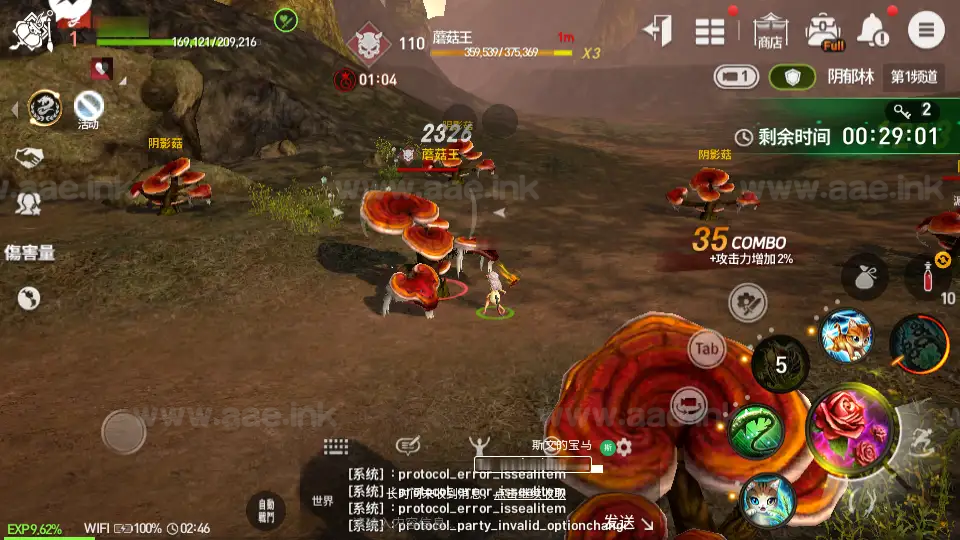Activate the rose main attack skill
This screenshot has width=960, height=540.
tap(851, 428)
